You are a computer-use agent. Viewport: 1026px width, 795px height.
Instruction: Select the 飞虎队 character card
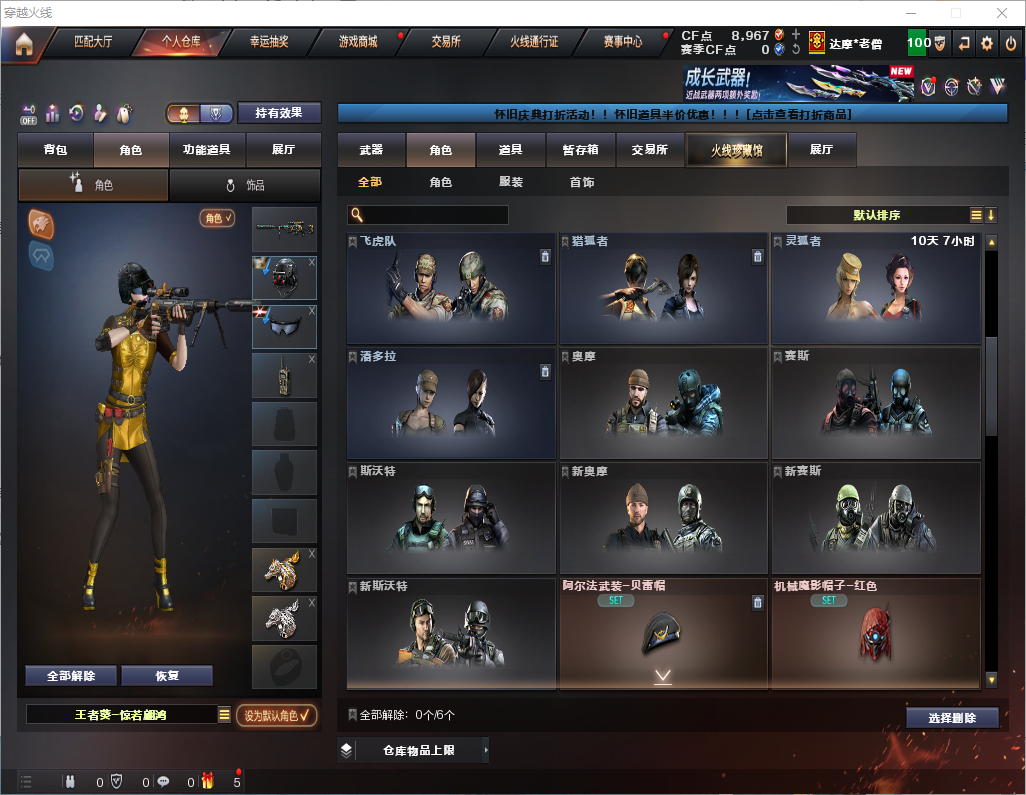(x=451, y=288)
